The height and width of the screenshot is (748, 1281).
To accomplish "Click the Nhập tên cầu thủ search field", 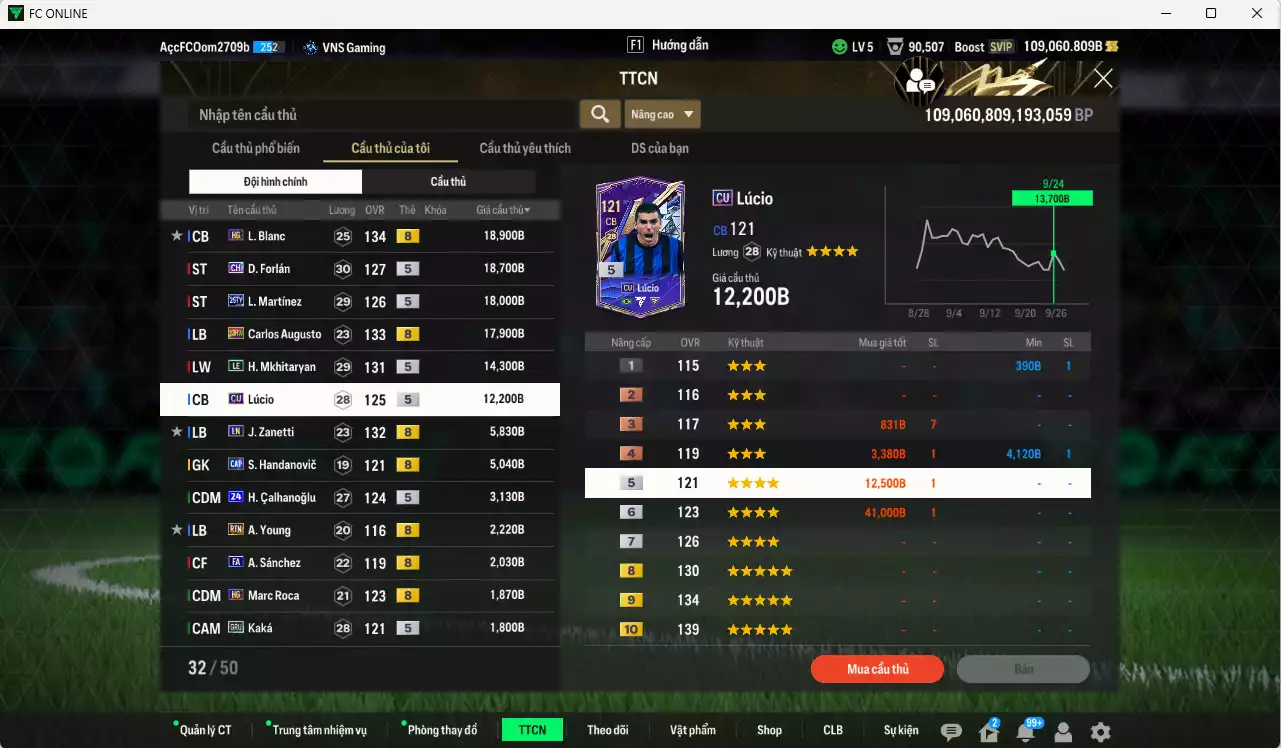I will tap(380, 114).
